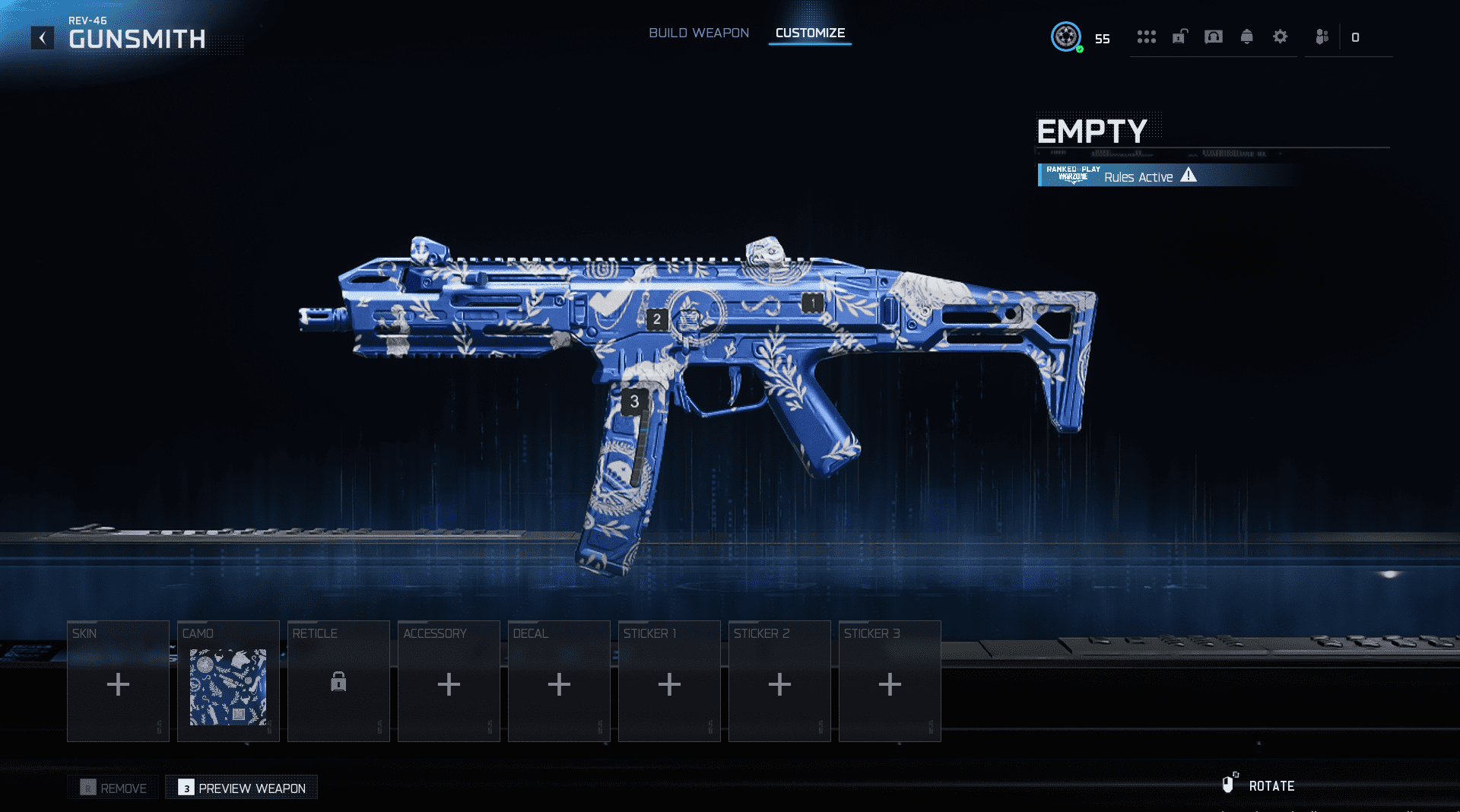Open the player rank emblem profile
This screenshot has height=812, width=1460.
coord(1066,36)
